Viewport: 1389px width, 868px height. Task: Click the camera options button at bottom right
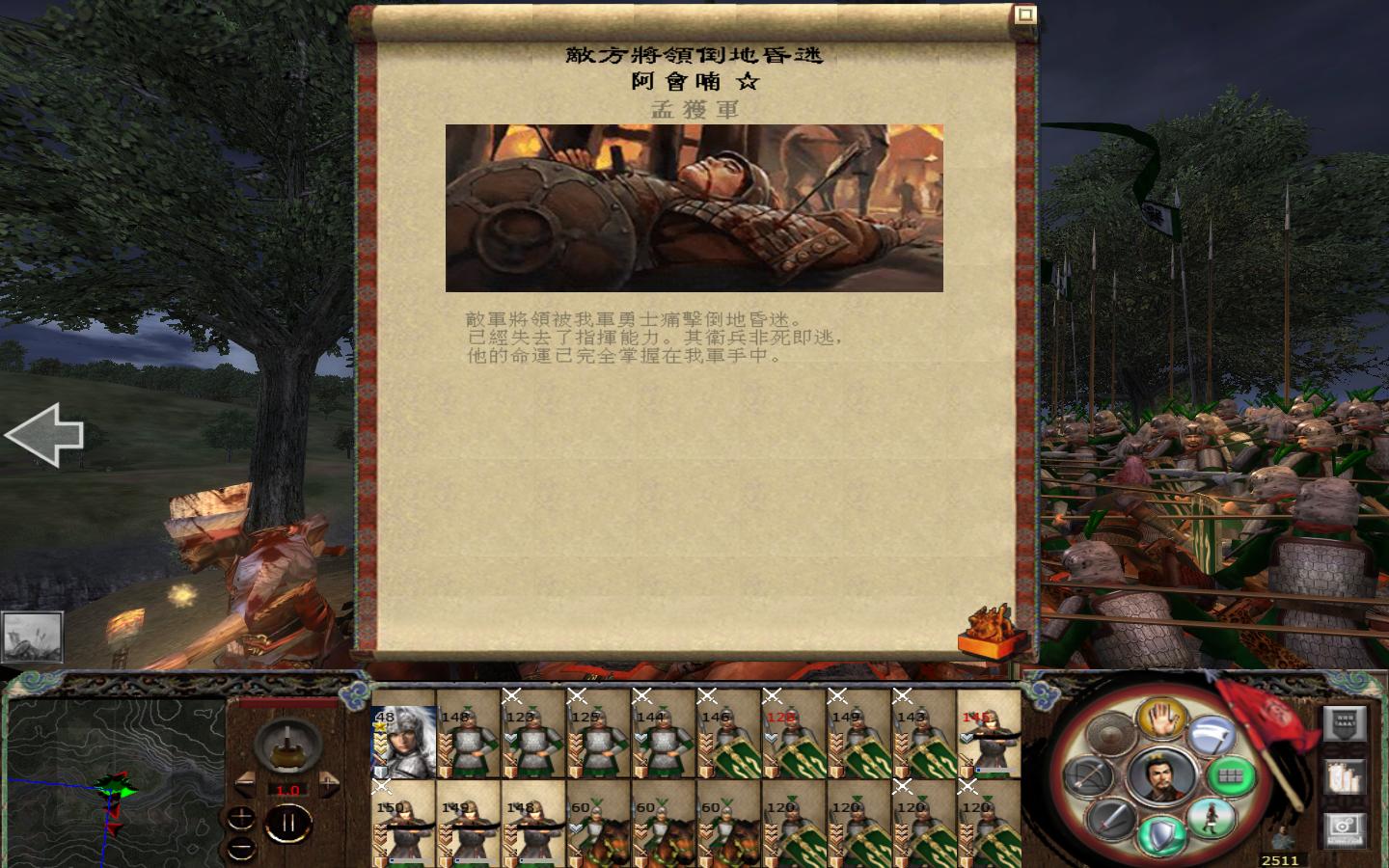1345,829
